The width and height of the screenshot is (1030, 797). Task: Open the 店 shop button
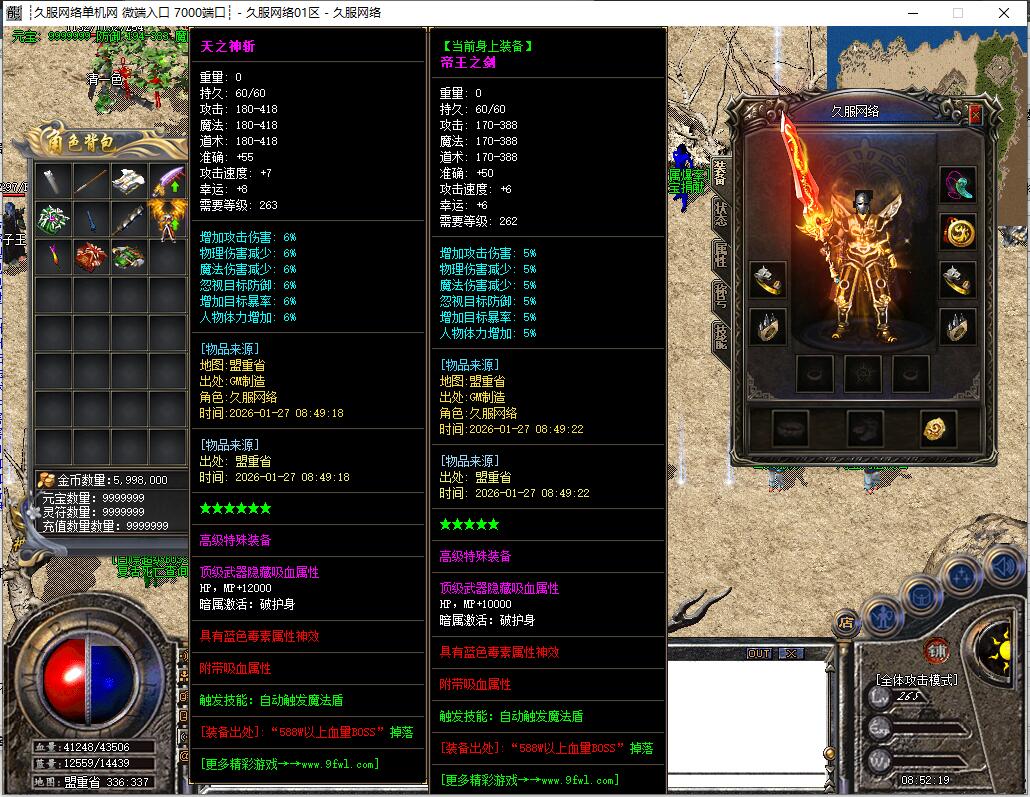[847, 622]
